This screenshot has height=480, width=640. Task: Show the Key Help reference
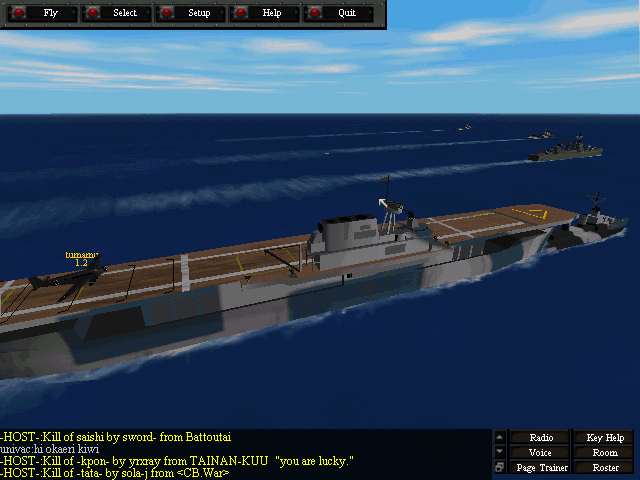(x=605, y=438)
